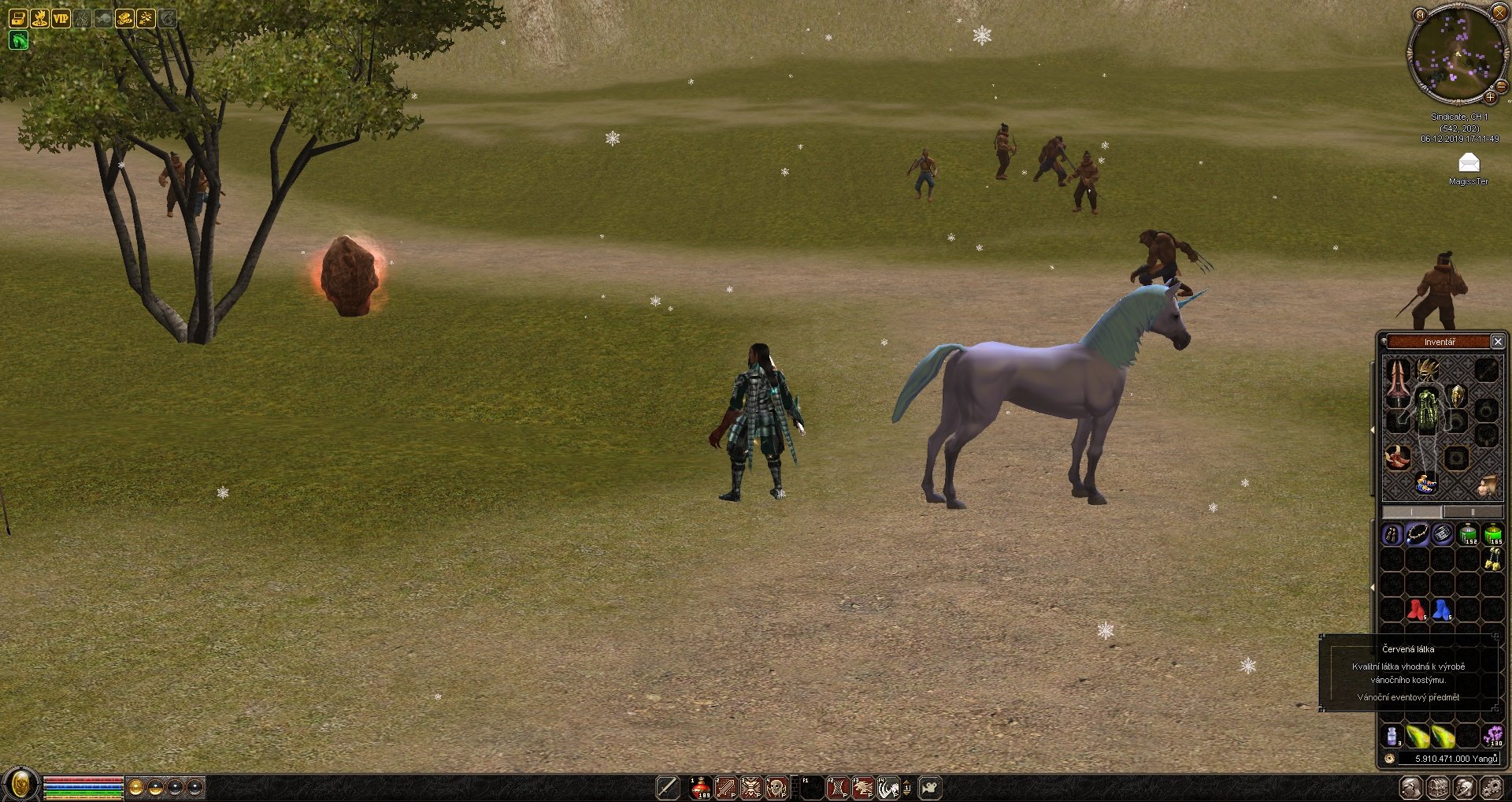Activate the horse skill in quickslot F4
This screenshot has height=802, width=1512.
click(x=888, y=787)
